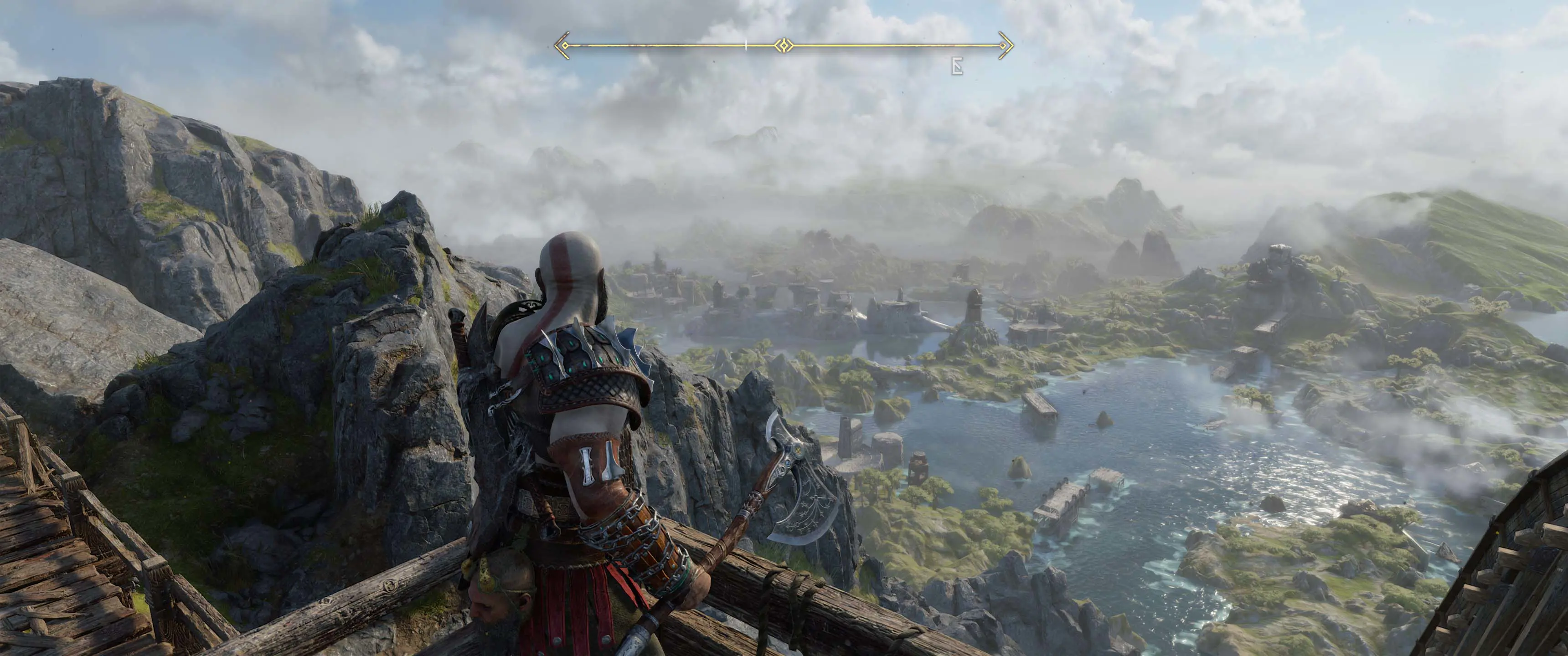Image resolution: width=1568 pixels, height=656 pixels.
Task: Select the diamond waypoint icon on the compass
Action: click(x=784, y=45)
